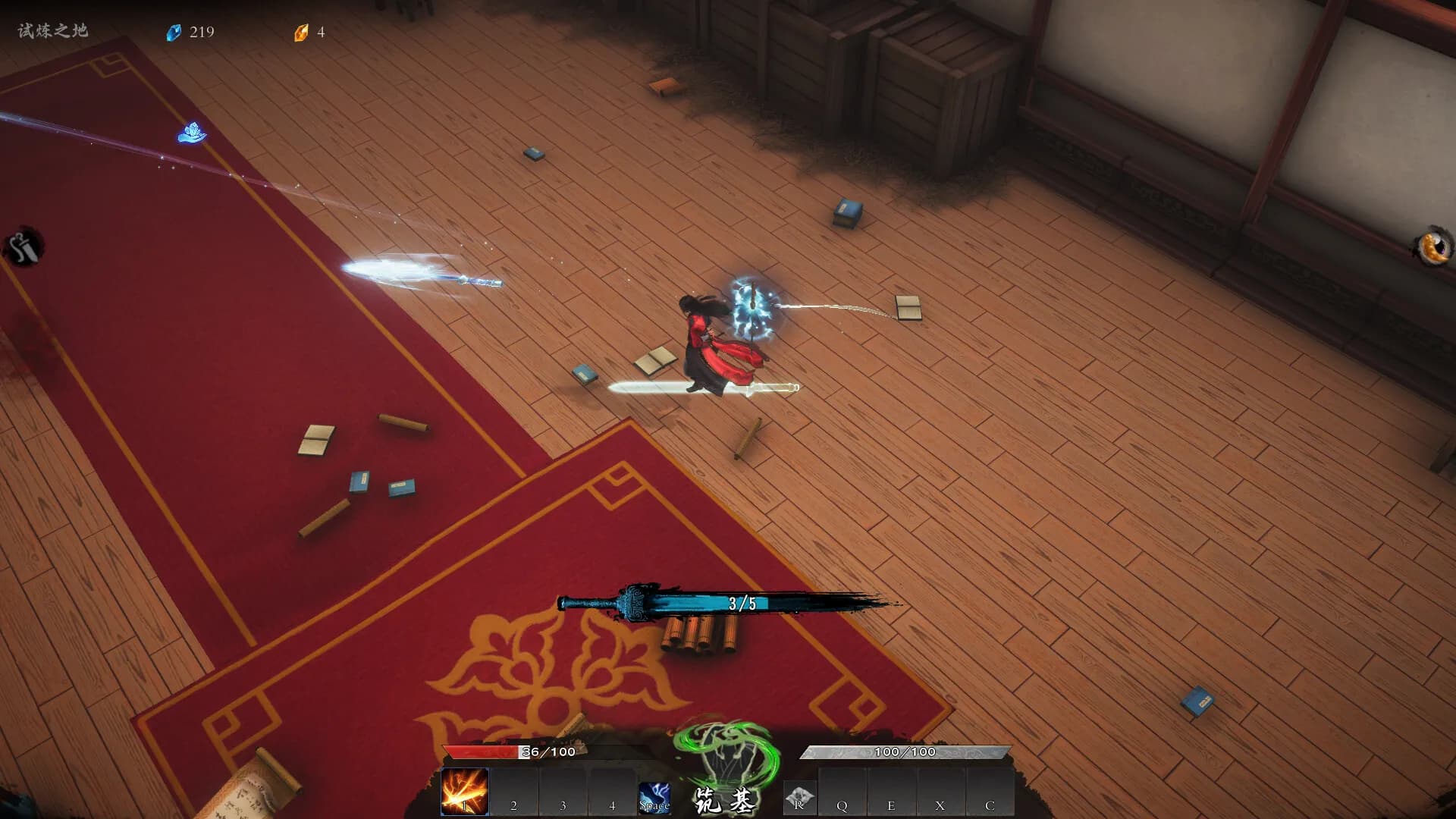Select the empty slot labeled E
Viewport: 1456px width, 819px height.
(891, 793)
